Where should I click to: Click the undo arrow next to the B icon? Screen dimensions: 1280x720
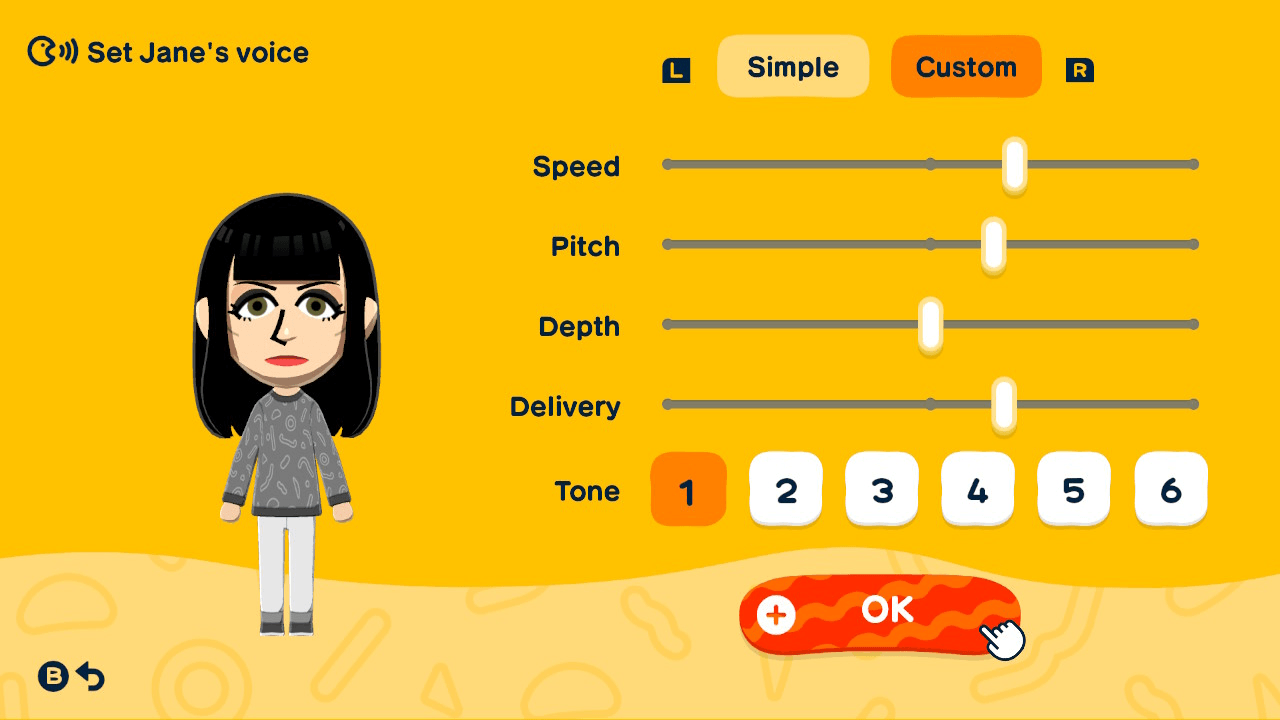pos(90,677)
